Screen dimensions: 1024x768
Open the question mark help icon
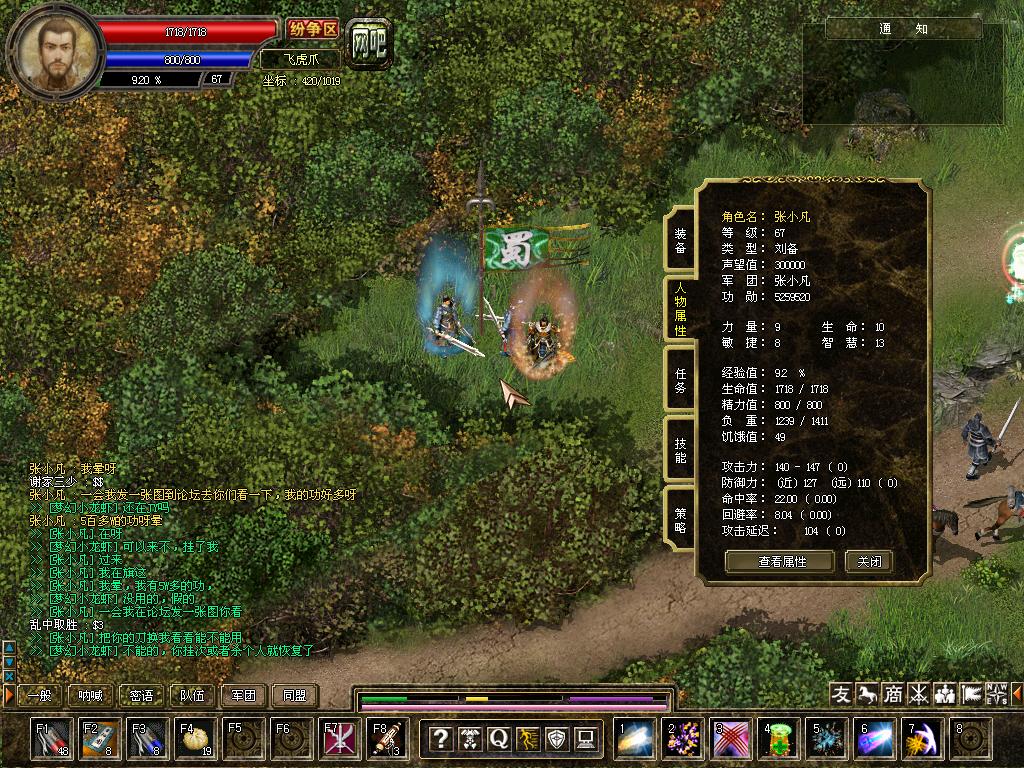(440, 739)
